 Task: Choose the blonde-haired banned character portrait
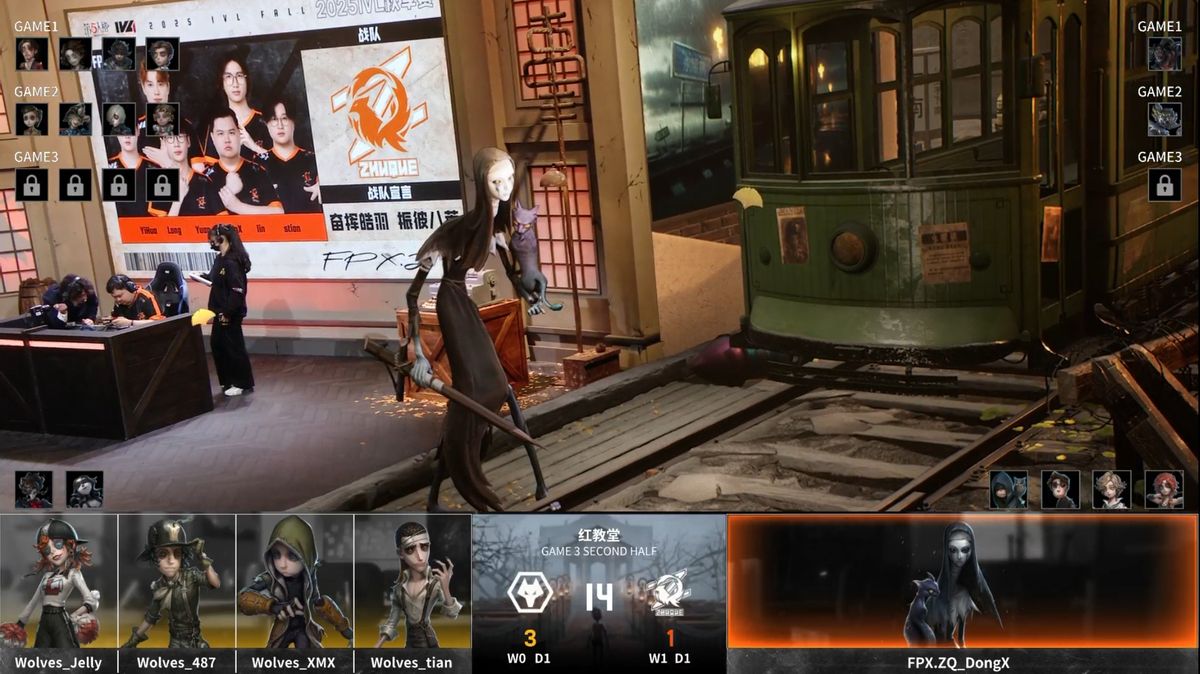pyautogui.click(x=1112, y=489)
